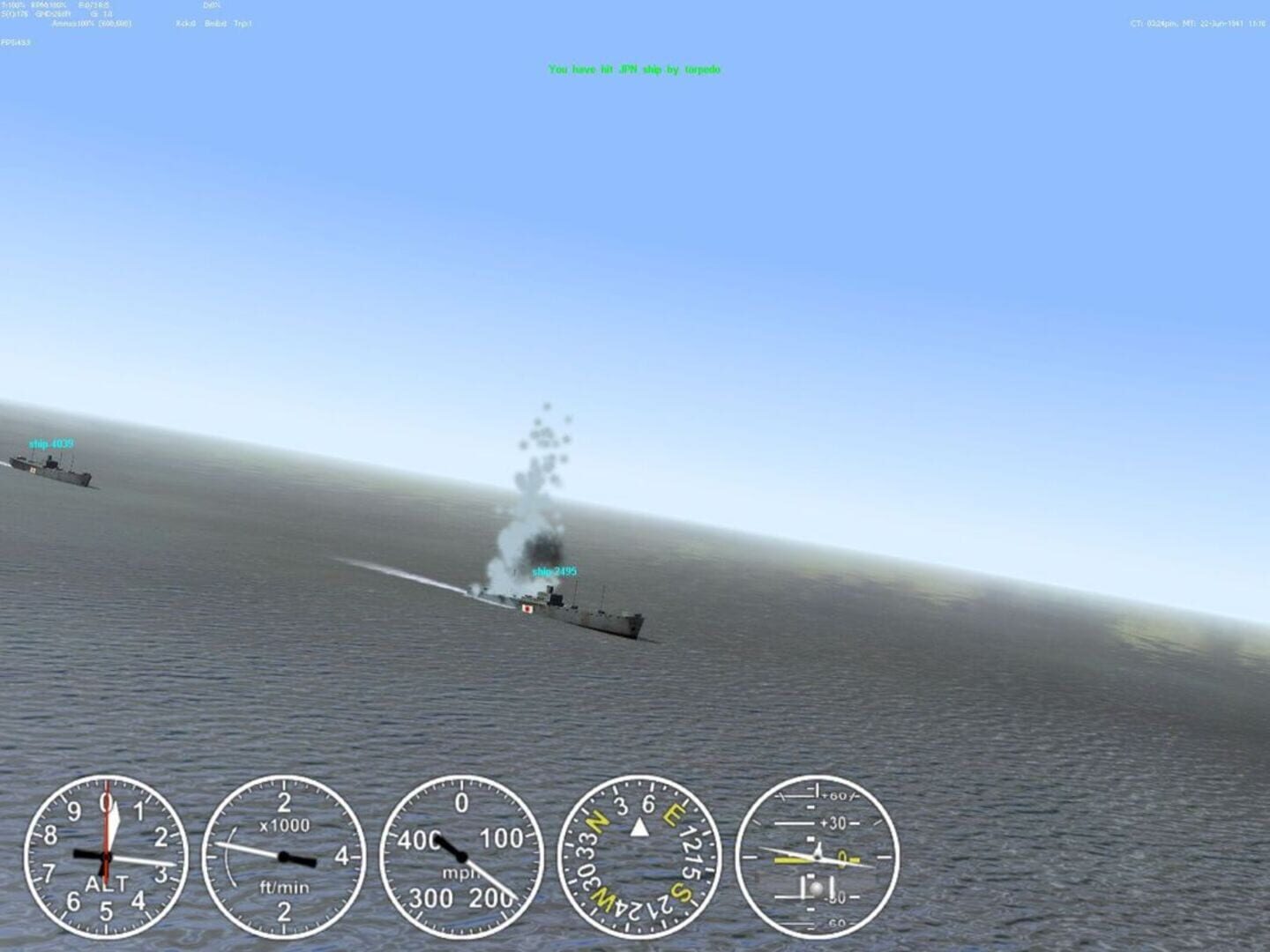The height and width of the screenshot is (952, 1270).
Task: Toggle the Trp:1 torpedo status indicator
Action: 242,24
